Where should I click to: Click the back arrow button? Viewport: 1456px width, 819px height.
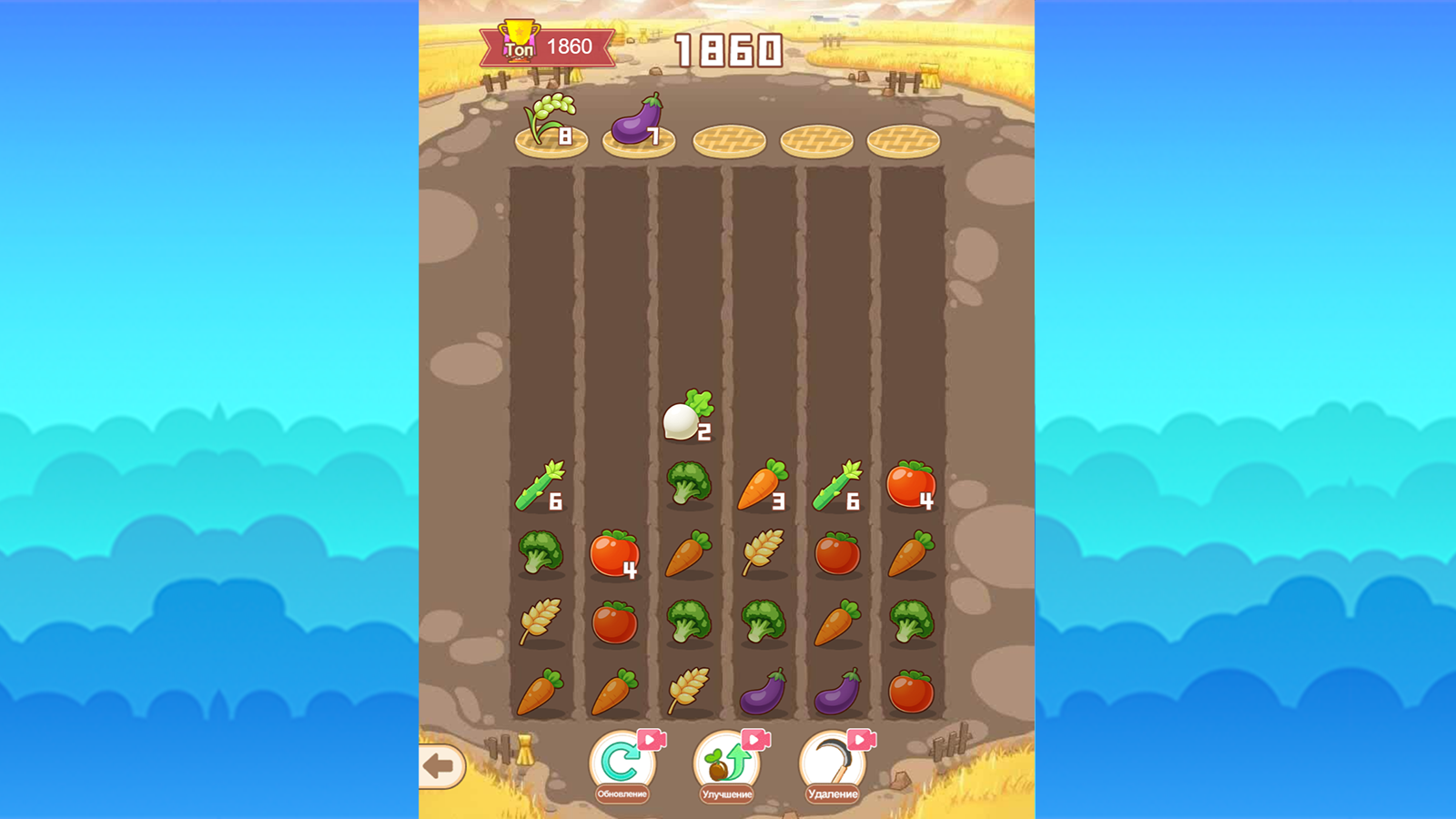[x=440, y=767]
